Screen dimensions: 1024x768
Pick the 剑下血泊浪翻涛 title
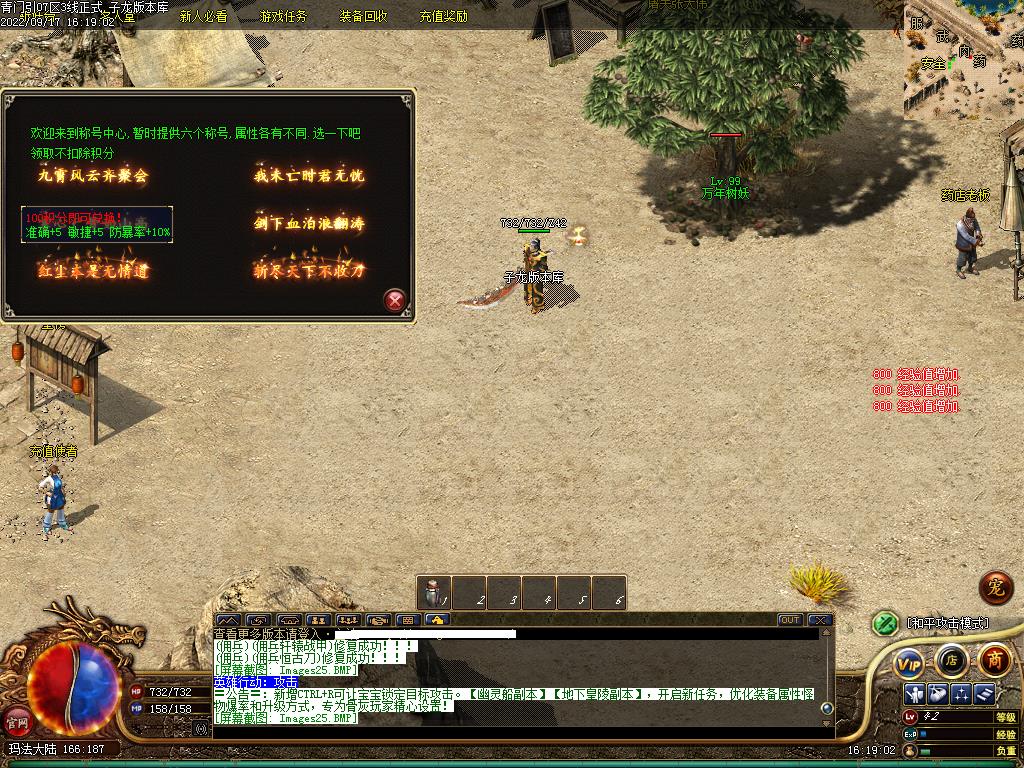tap(309, 223)
